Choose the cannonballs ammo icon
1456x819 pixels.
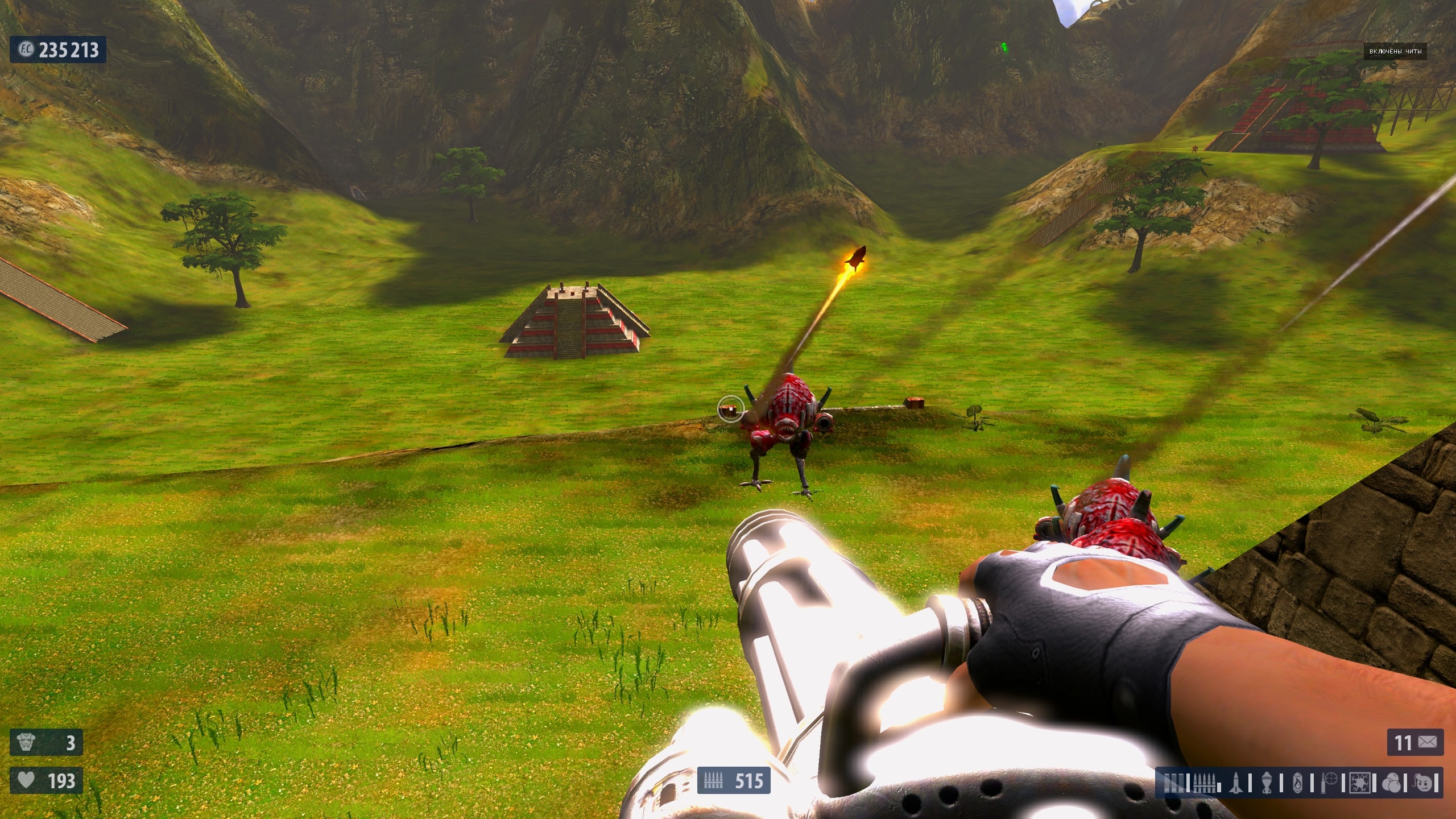click(1391, 783)
